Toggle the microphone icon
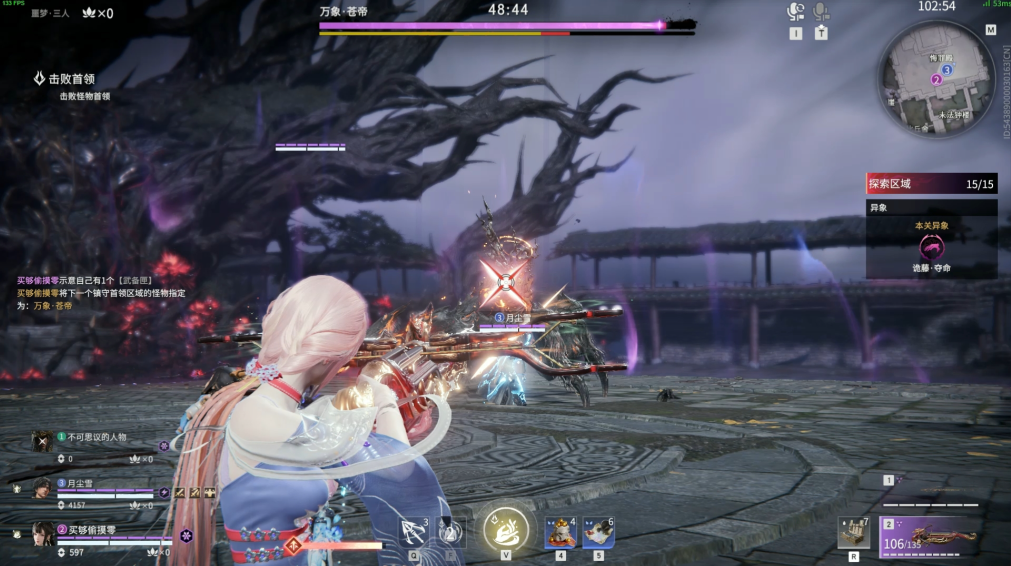Viewport: 1011px width, 566px height. click(x=821, y=12)
